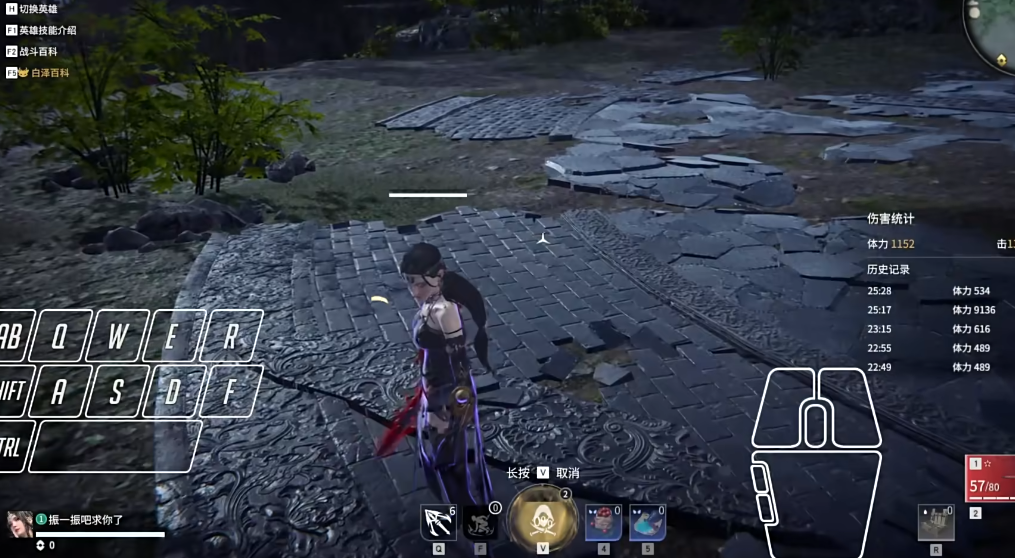Select the 25:17 history record row

[930, 310]
